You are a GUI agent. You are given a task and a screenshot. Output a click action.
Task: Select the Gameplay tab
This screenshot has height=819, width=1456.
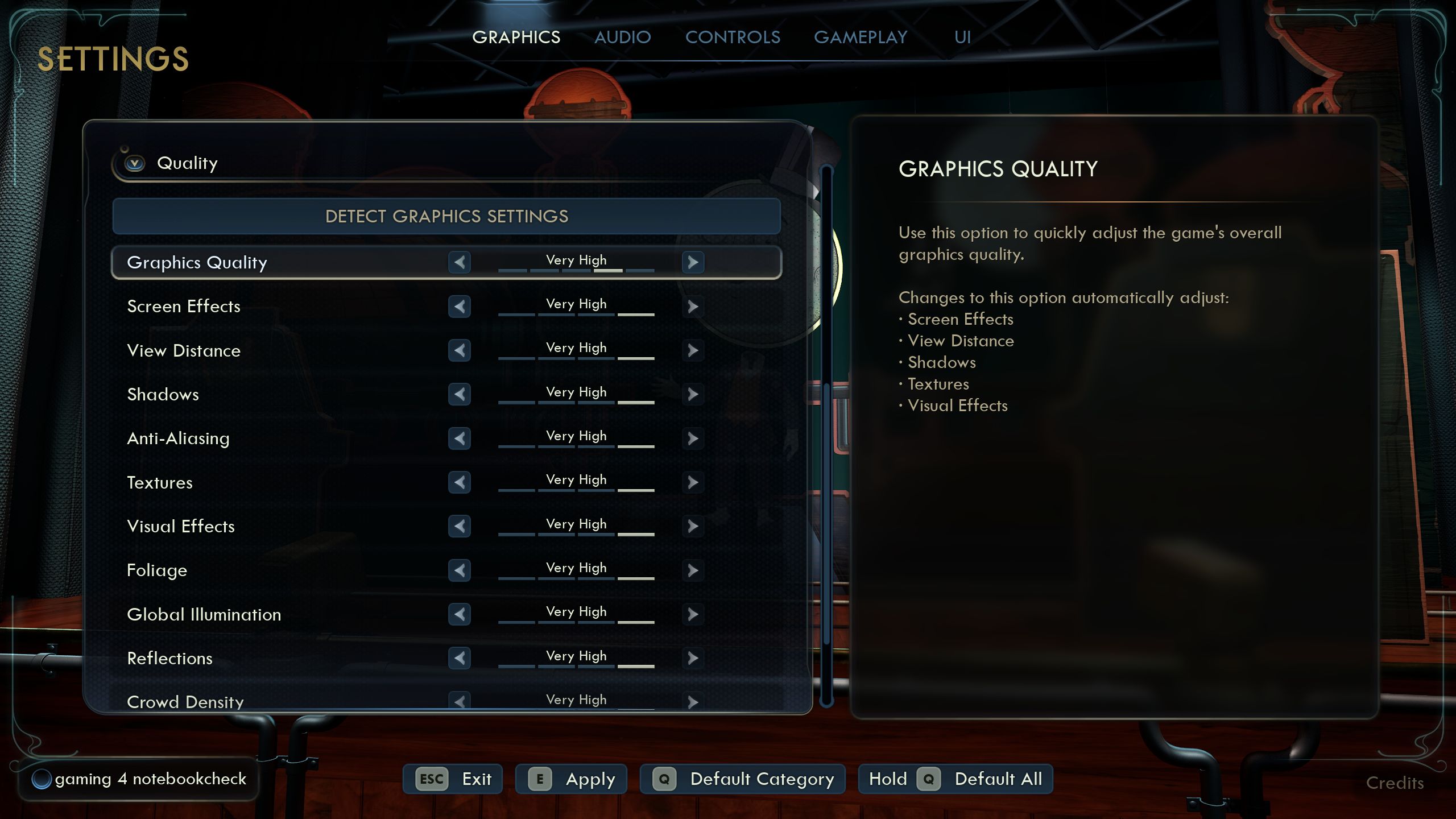(861, 38)
